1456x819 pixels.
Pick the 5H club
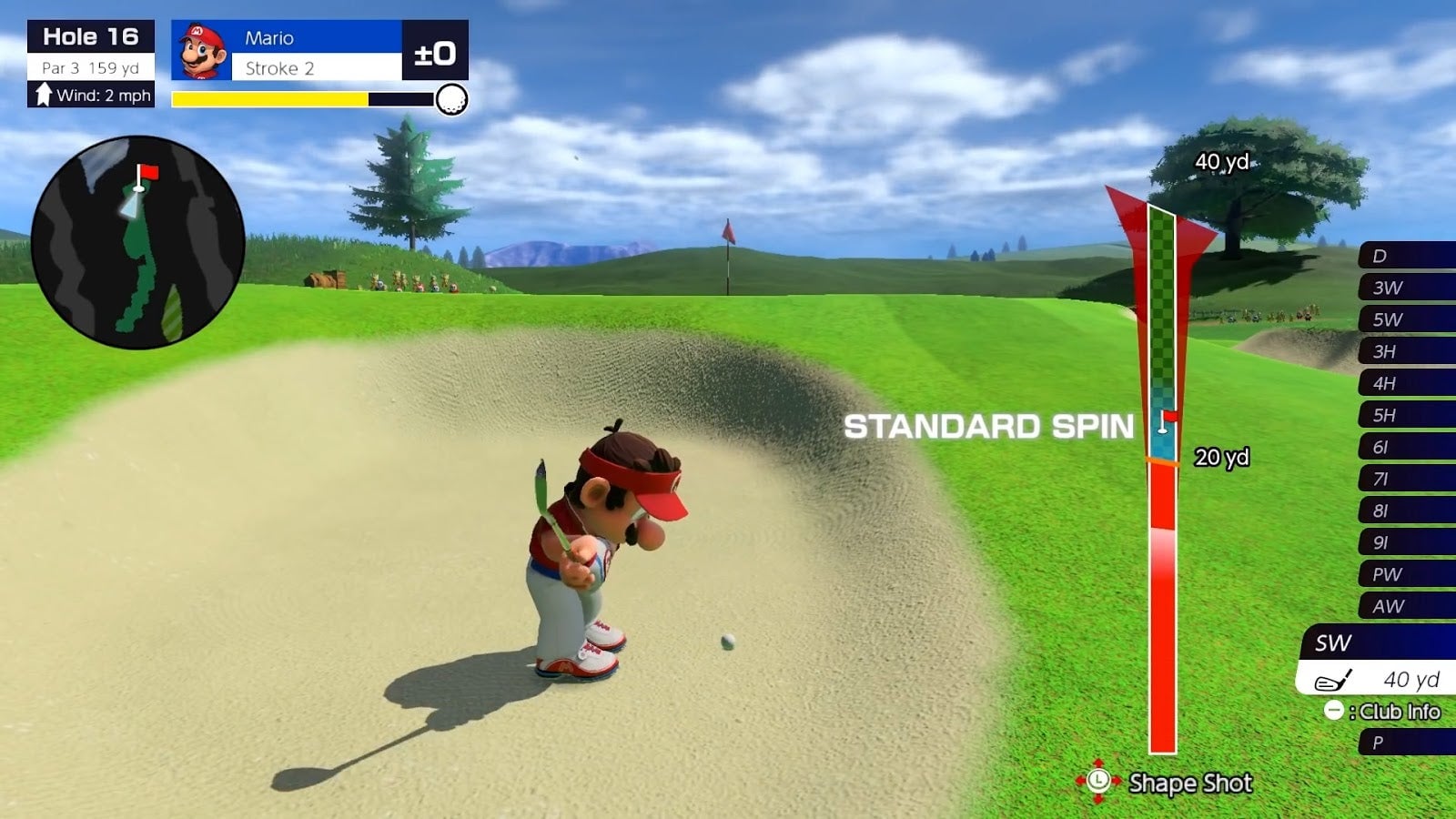point(1407,415)
